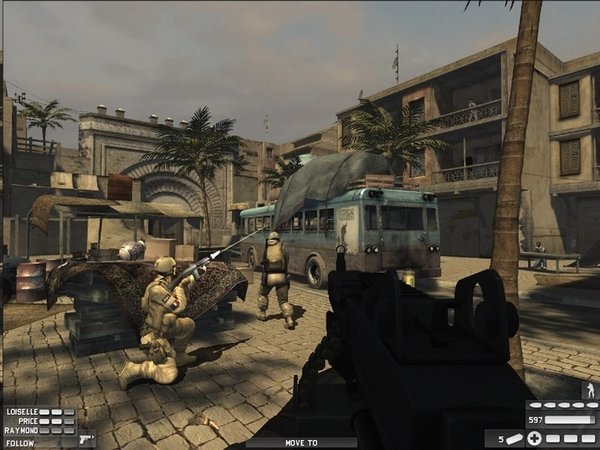Select the medkit cross icon

point(535,438)
